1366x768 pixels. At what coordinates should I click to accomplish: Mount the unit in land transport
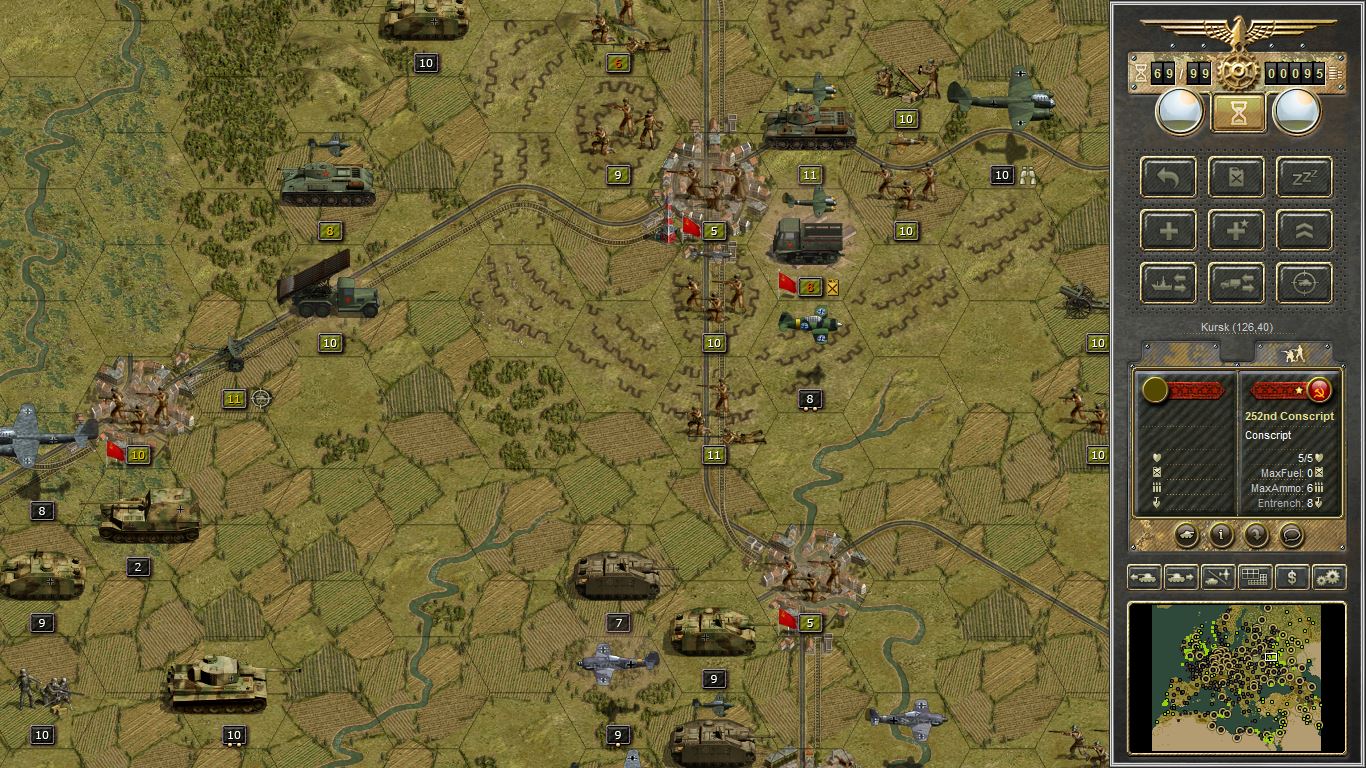1236,283
